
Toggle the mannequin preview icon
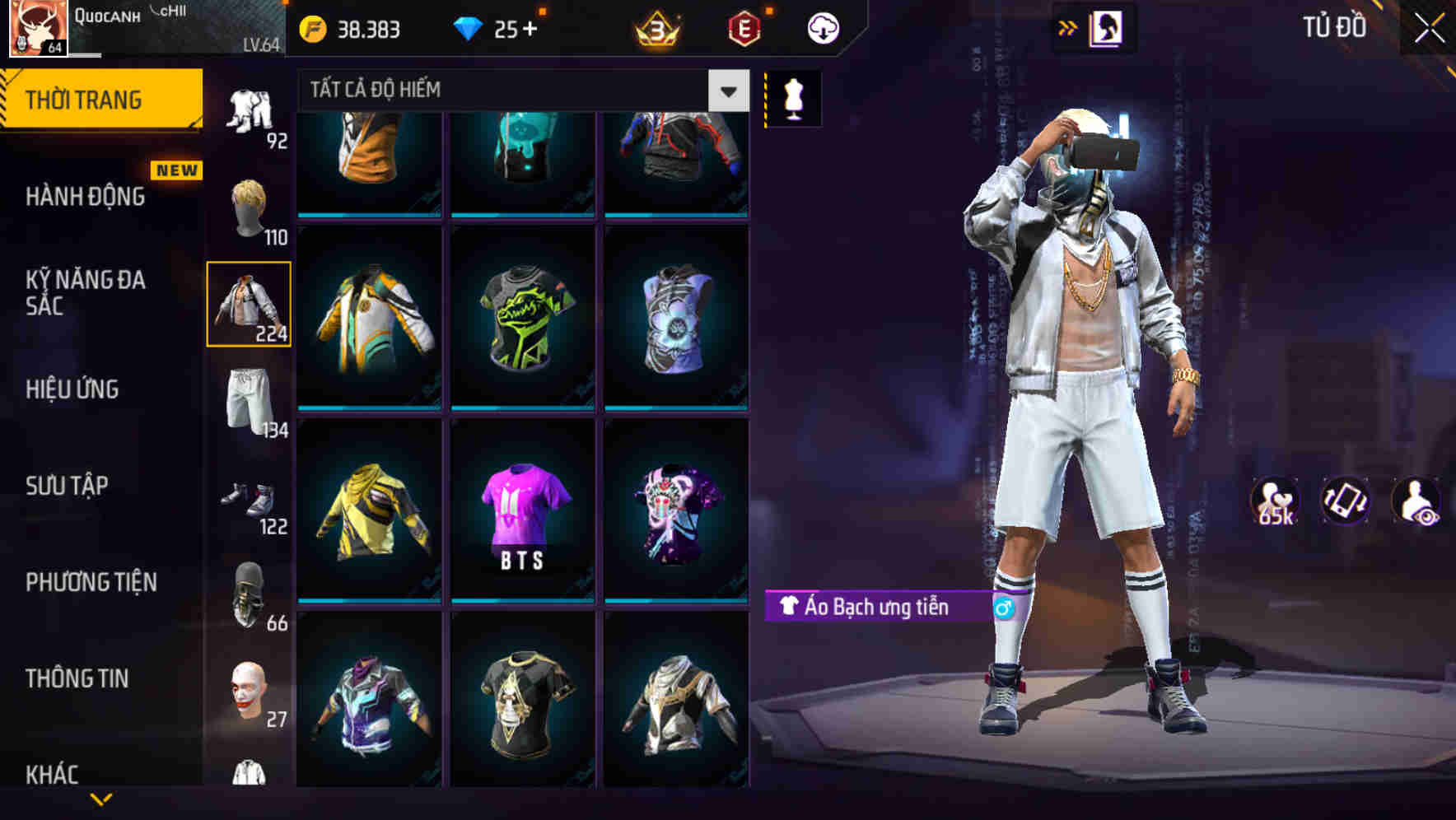(793, 97)
